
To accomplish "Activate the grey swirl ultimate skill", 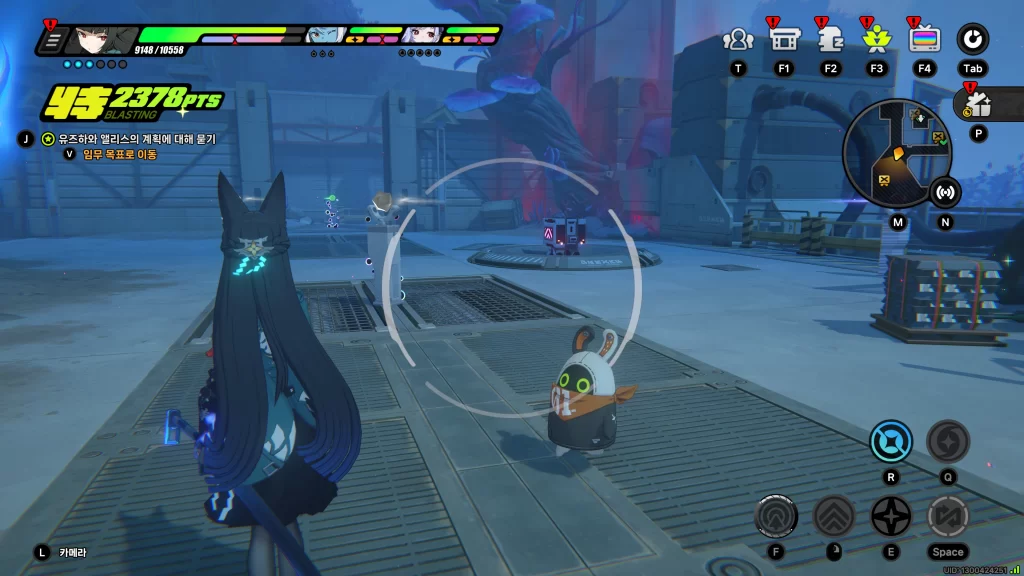I will click(x=947, y=441).
